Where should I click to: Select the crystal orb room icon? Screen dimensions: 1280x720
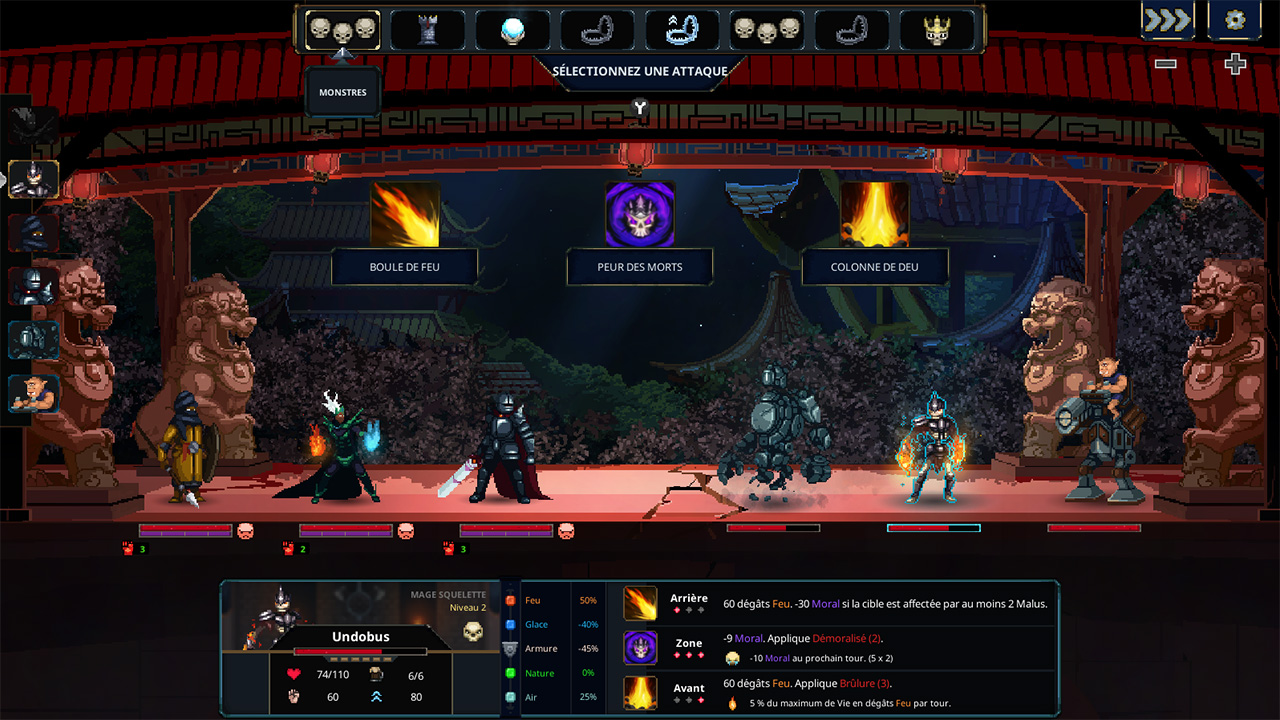tap(512, 30)
